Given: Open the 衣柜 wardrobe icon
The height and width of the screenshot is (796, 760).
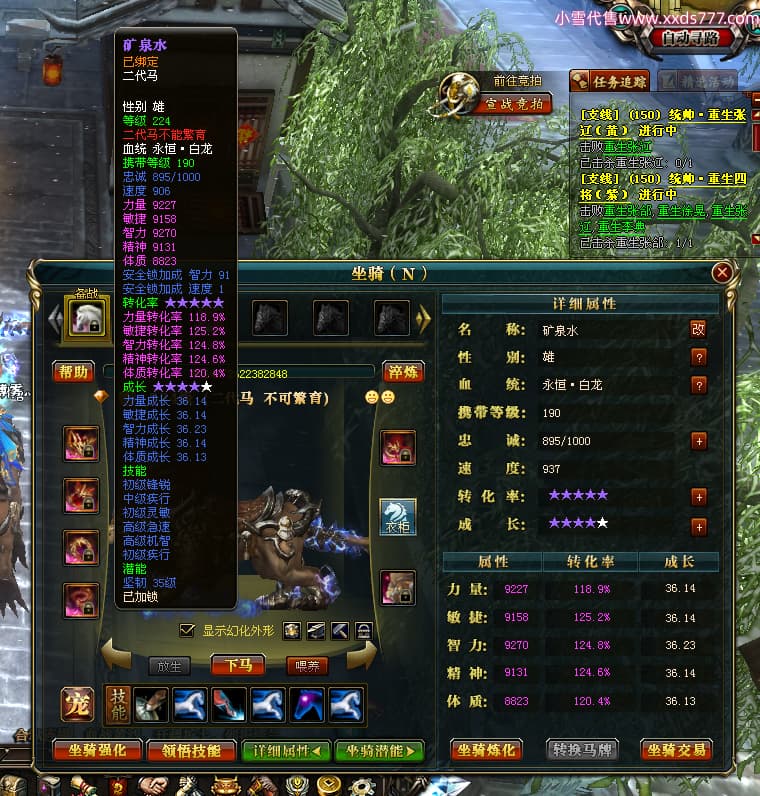Looking at the screenshot, I should (x=397, y=517).
